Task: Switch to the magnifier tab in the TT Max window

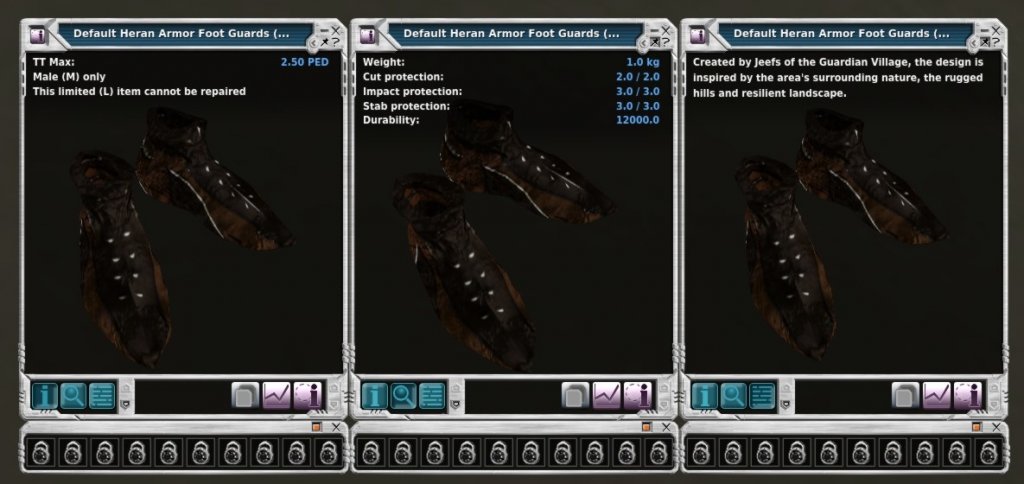Action: (x=73, y=395)
